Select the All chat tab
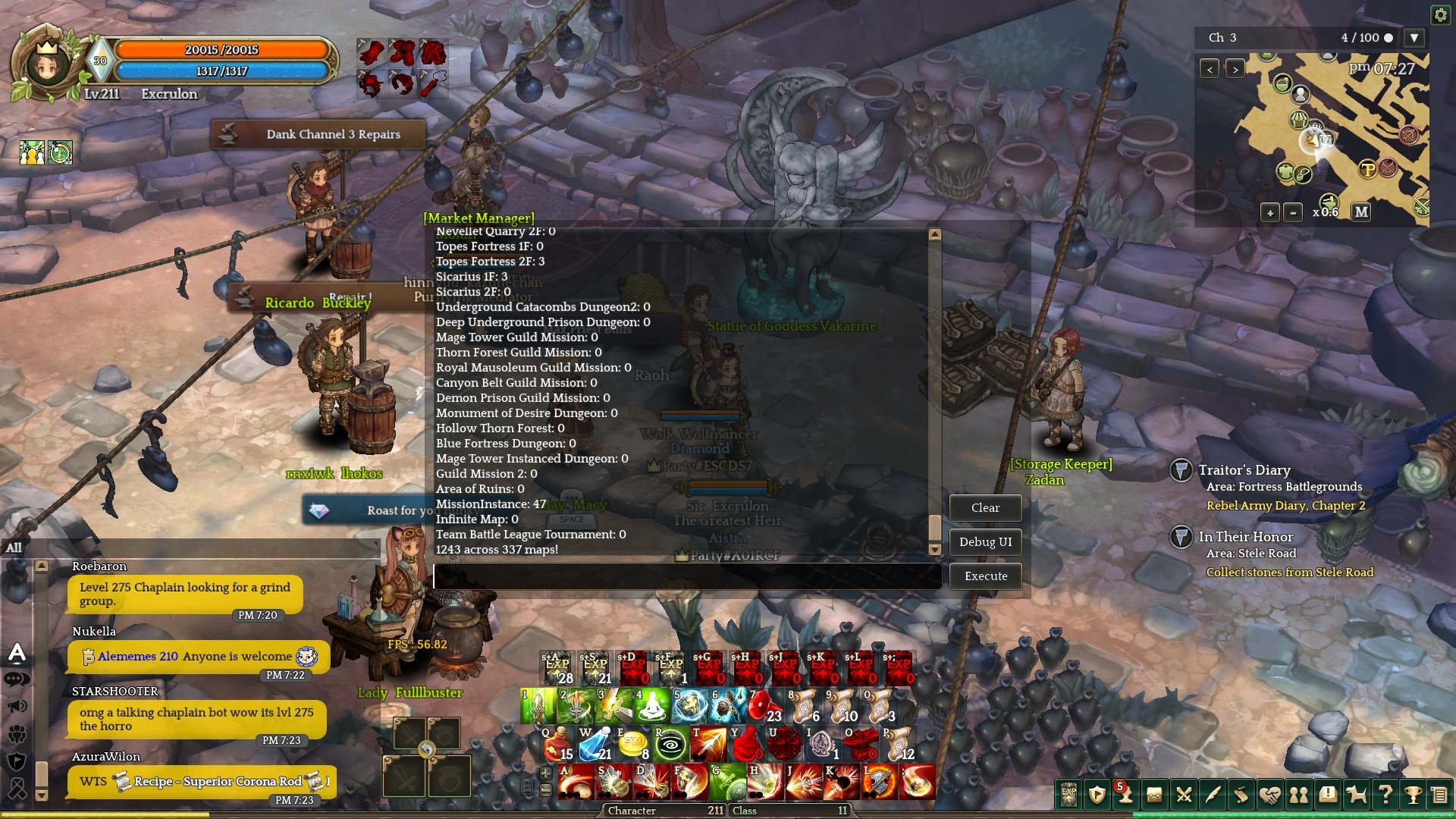 click(14, 548)
